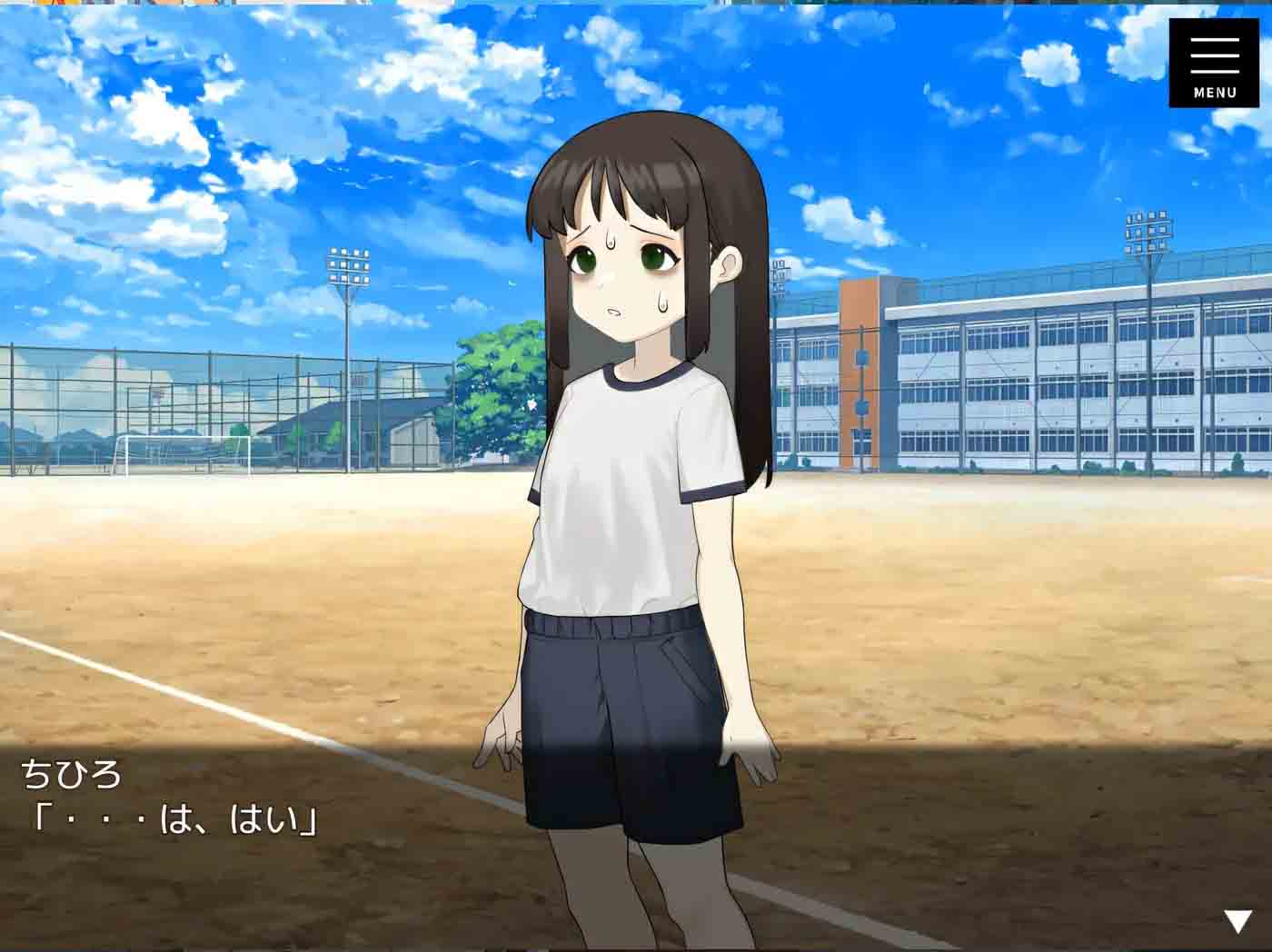
Task: Click the soccer goal in the background
Action: coord(182,454)
